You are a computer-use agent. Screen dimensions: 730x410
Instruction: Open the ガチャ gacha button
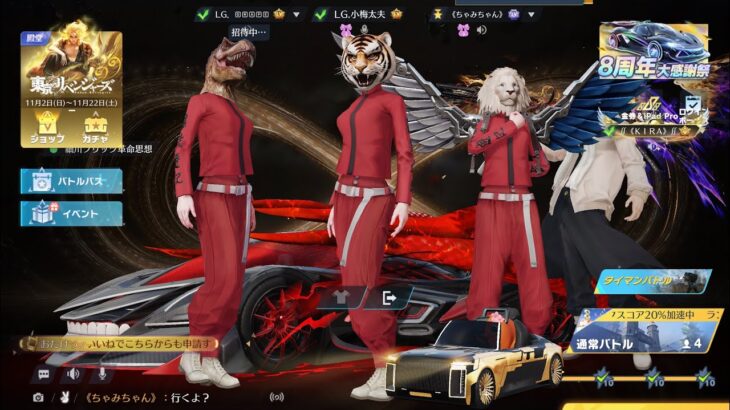pyautogui.click(x=94, y=127)
